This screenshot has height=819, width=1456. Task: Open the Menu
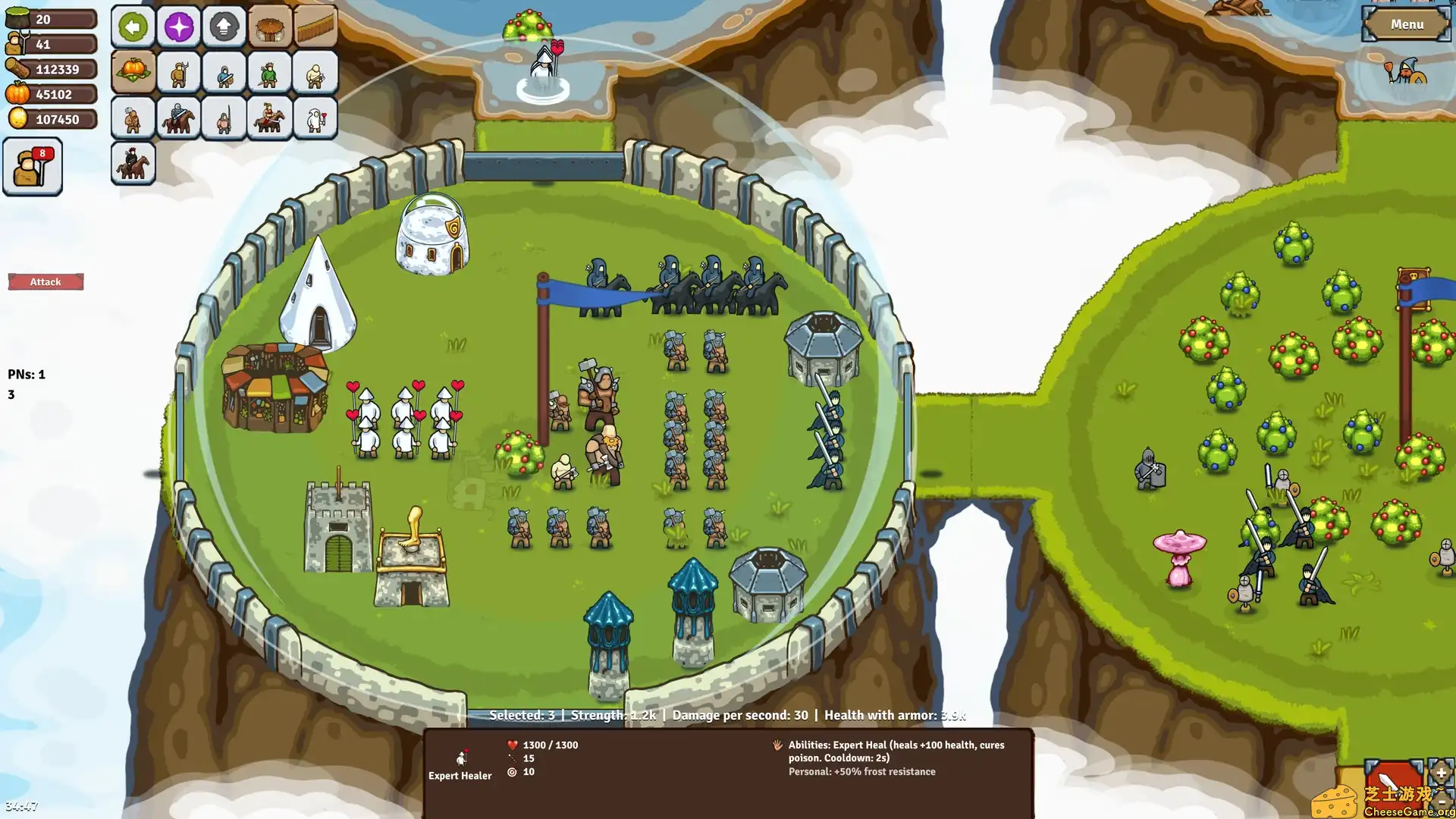pyautogui.click(x=1407, y=24)
